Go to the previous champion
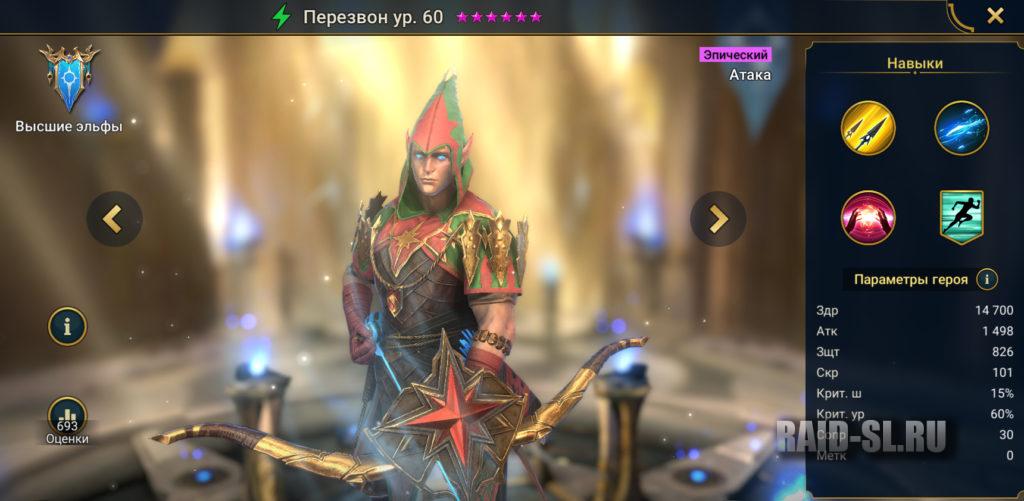Viewport: 1024px width, 501px height. coord(114,217)
